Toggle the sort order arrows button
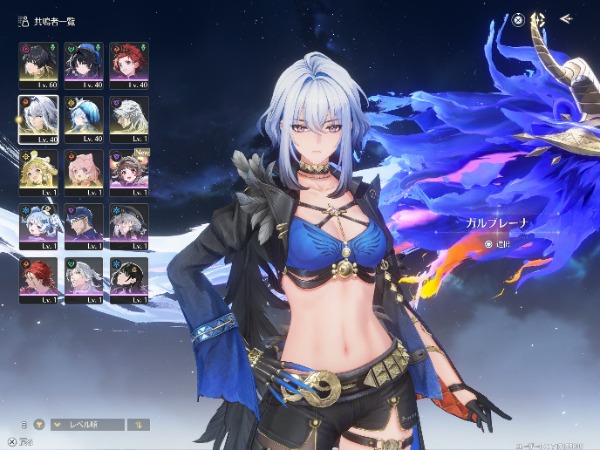Viewport: 600px width, 450px height. [142, 424]
